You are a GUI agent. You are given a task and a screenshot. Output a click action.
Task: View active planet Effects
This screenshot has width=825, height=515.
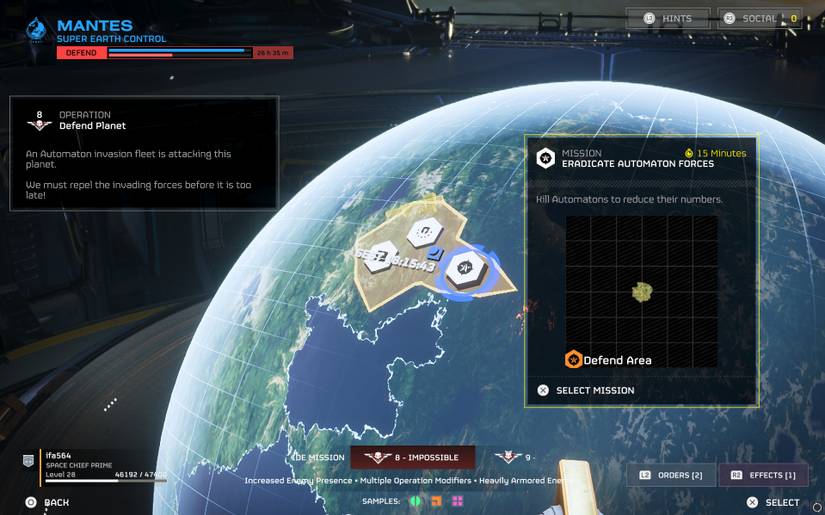pyautogui.click(x=763, y=475)
